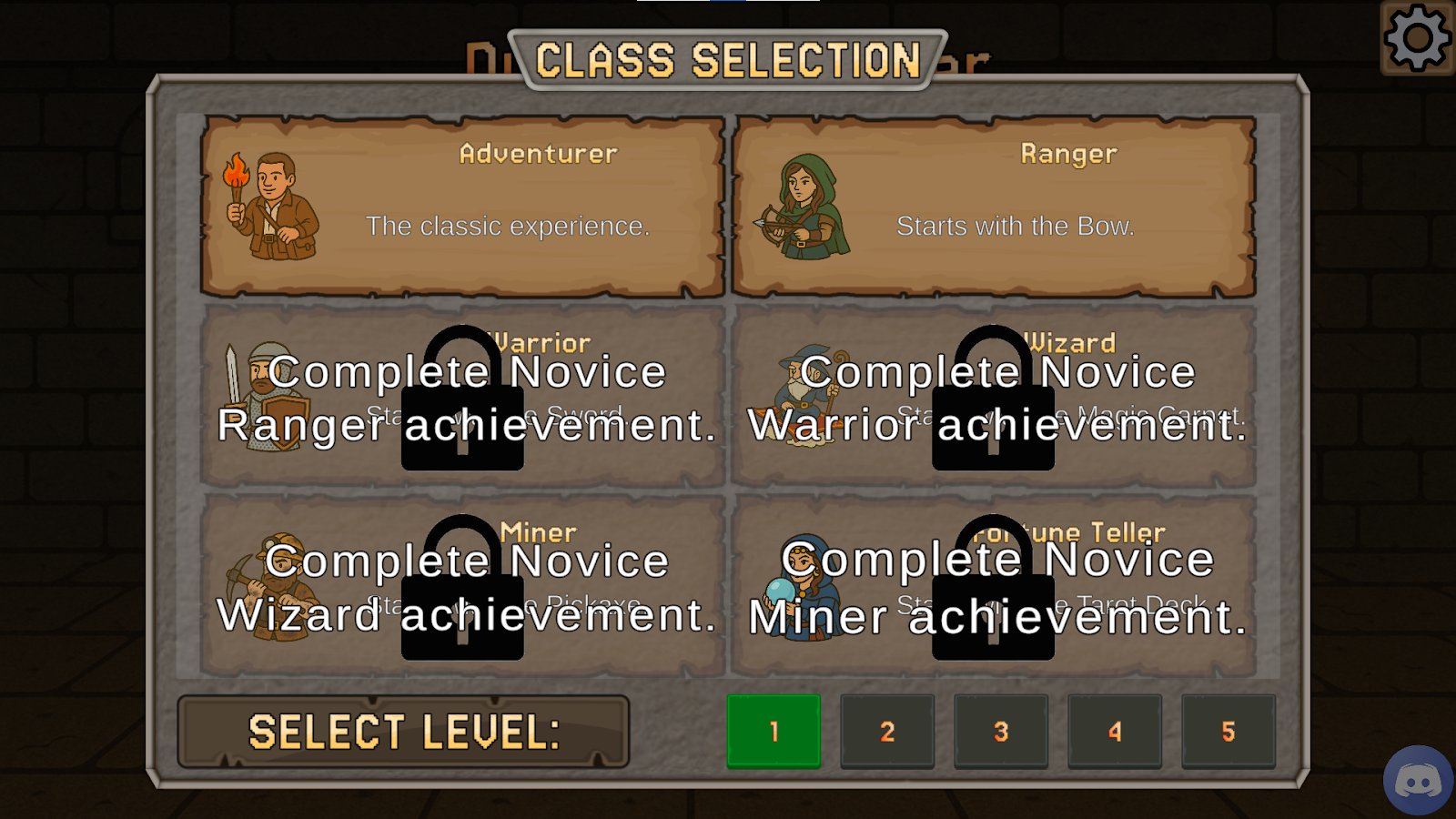This screenshot has width=1456, height=819.
Task: Select the Adventurer class card
Action: coord(462,206)
